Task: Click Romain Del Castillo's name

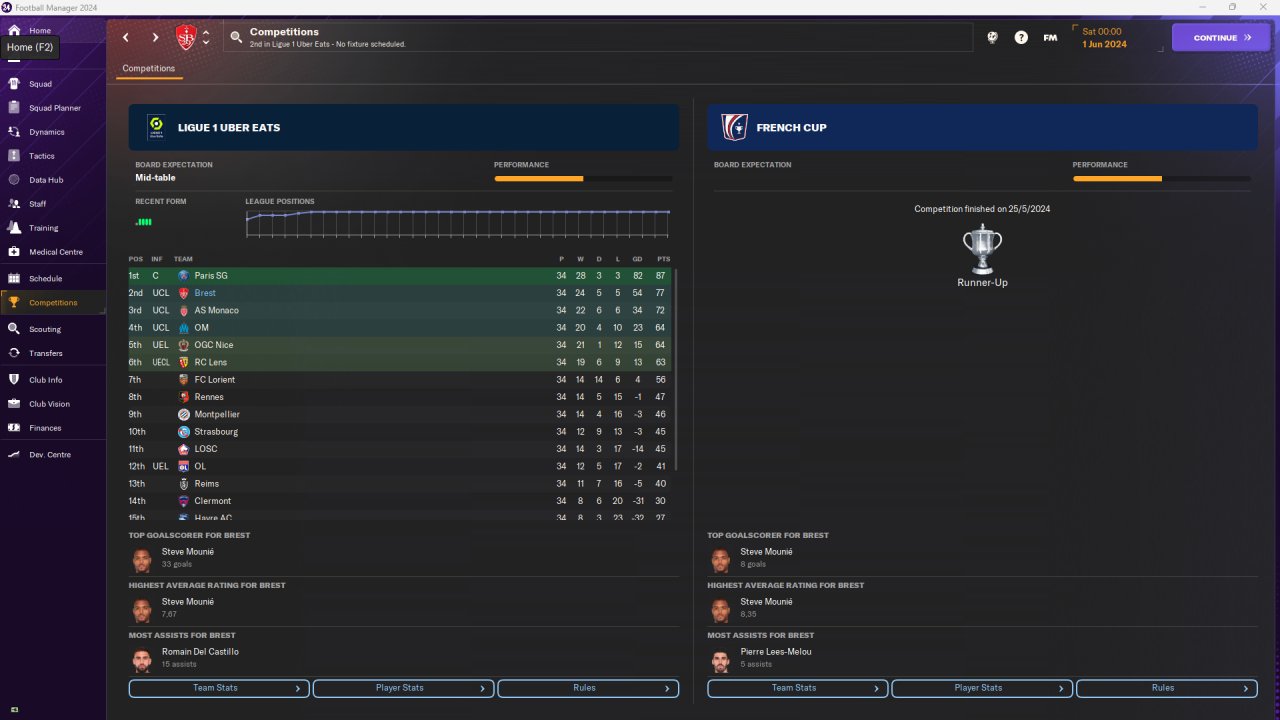Action: 200,652
